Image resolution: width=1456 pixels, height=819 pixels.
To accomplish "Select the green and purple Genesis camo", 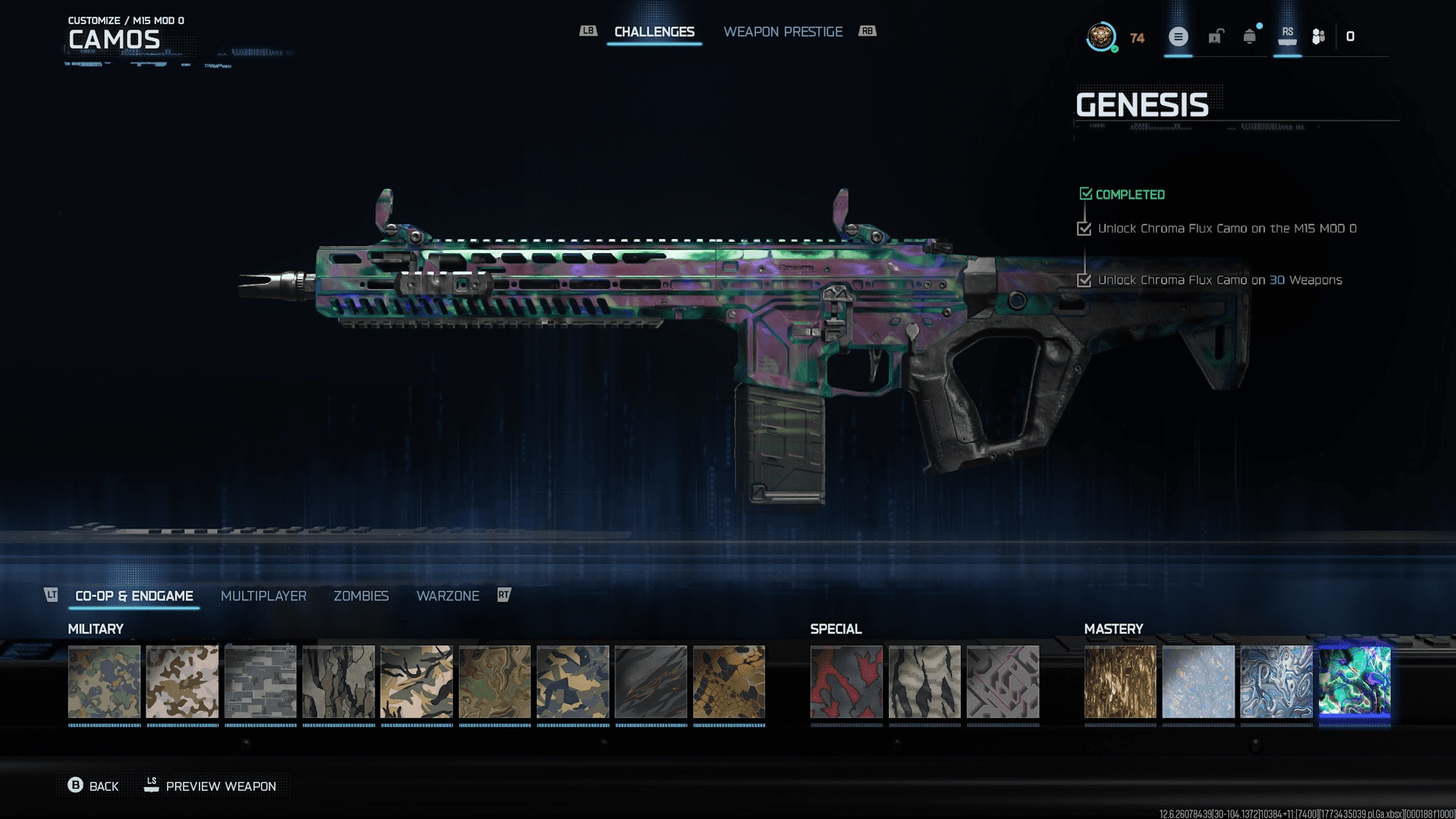I will pos(1354,682).
